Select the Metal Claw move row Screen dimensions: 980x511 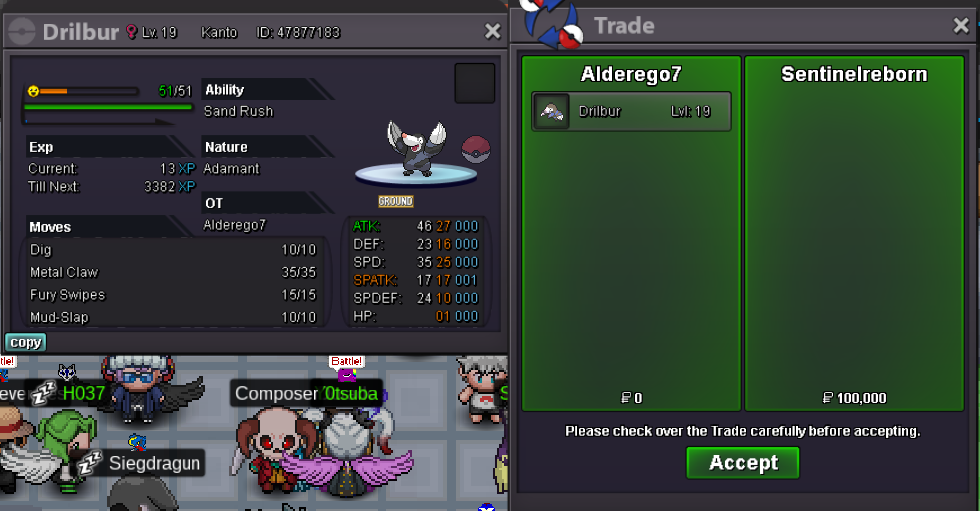point(172,272)
